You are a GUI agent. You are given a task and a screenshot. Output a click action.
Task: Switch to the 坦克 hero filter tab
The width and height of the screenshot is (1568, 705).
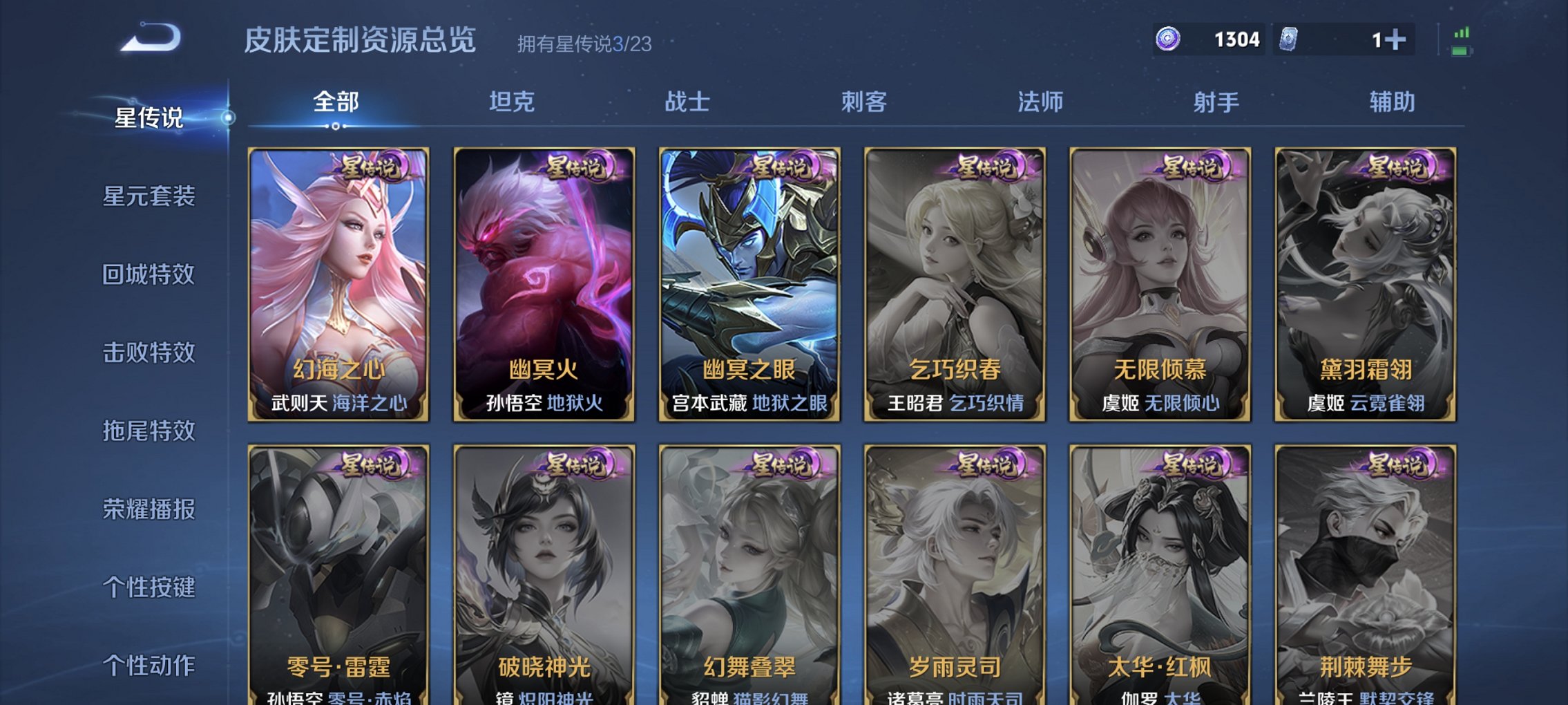[515, 102]
